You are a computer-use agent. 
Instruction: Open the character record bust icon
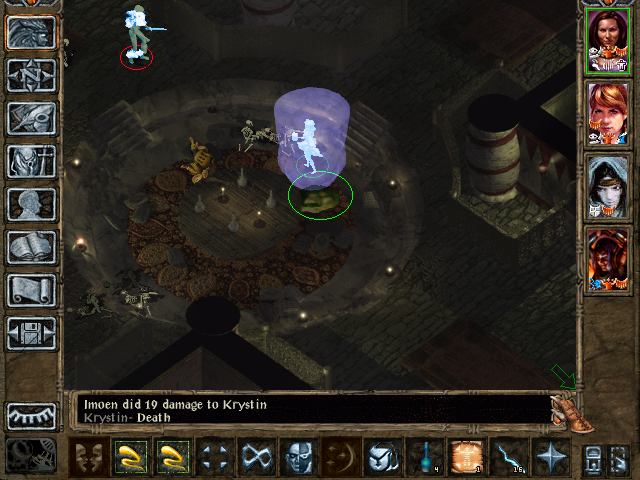(29, 204)
